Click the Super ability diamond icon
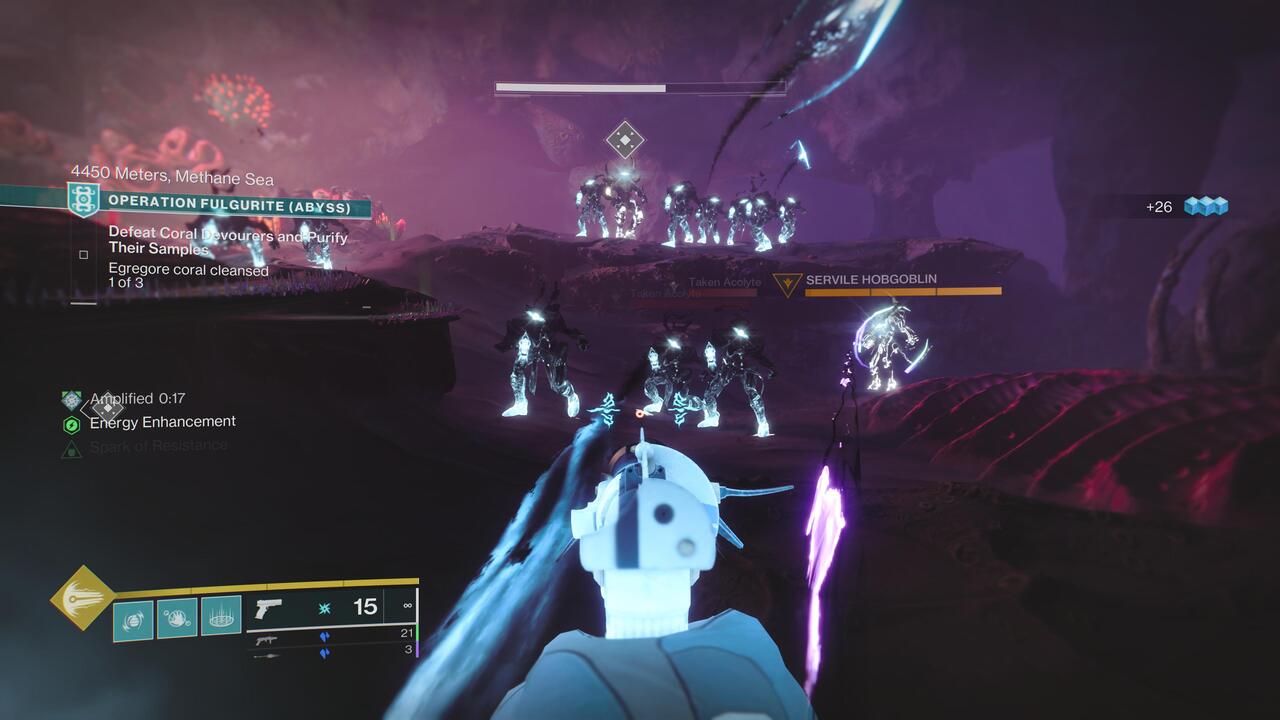 83,597
